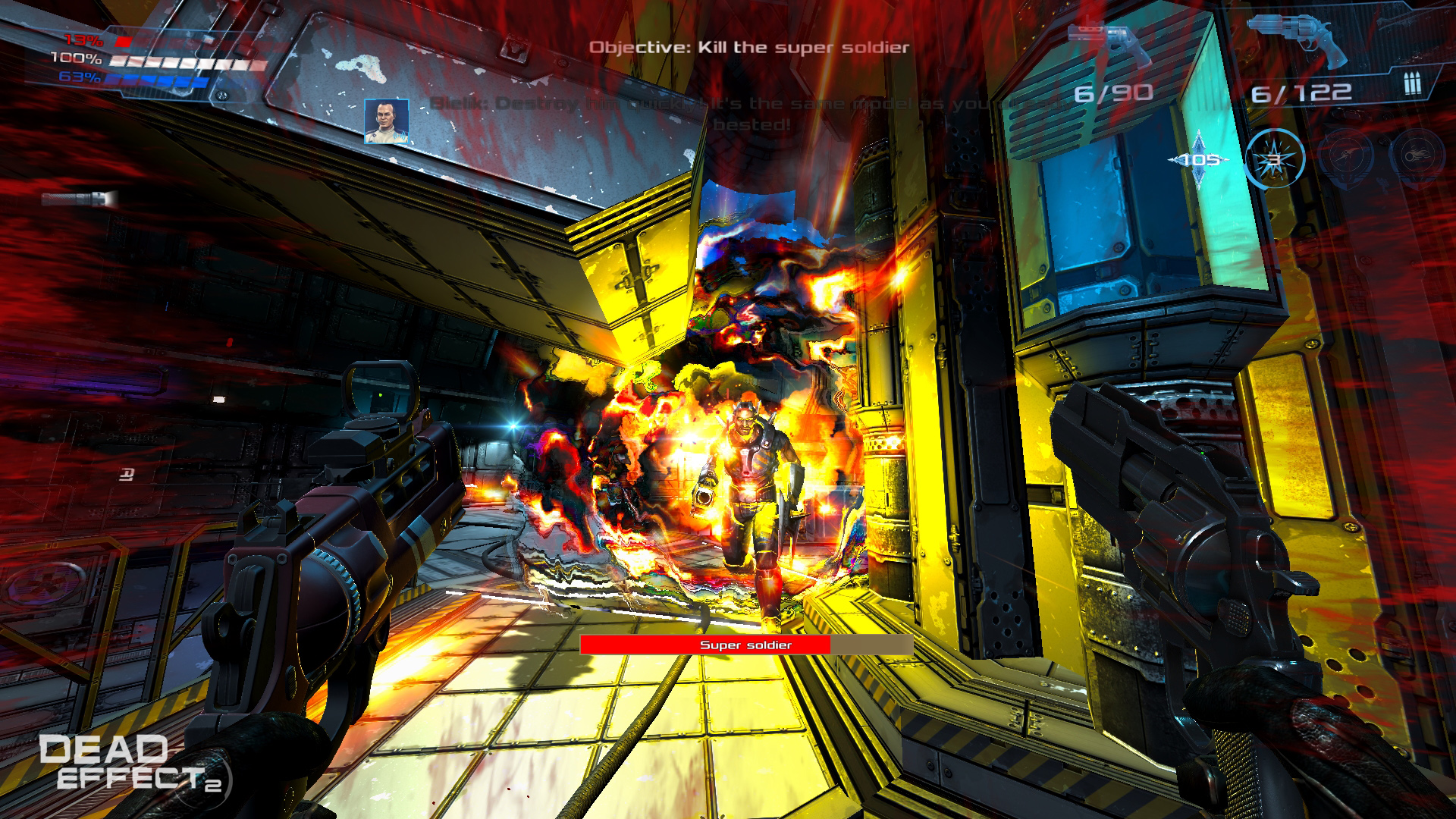Select the left revolver weapon icon
This screenshot has width=1456, height=819.
[1110, 39]
